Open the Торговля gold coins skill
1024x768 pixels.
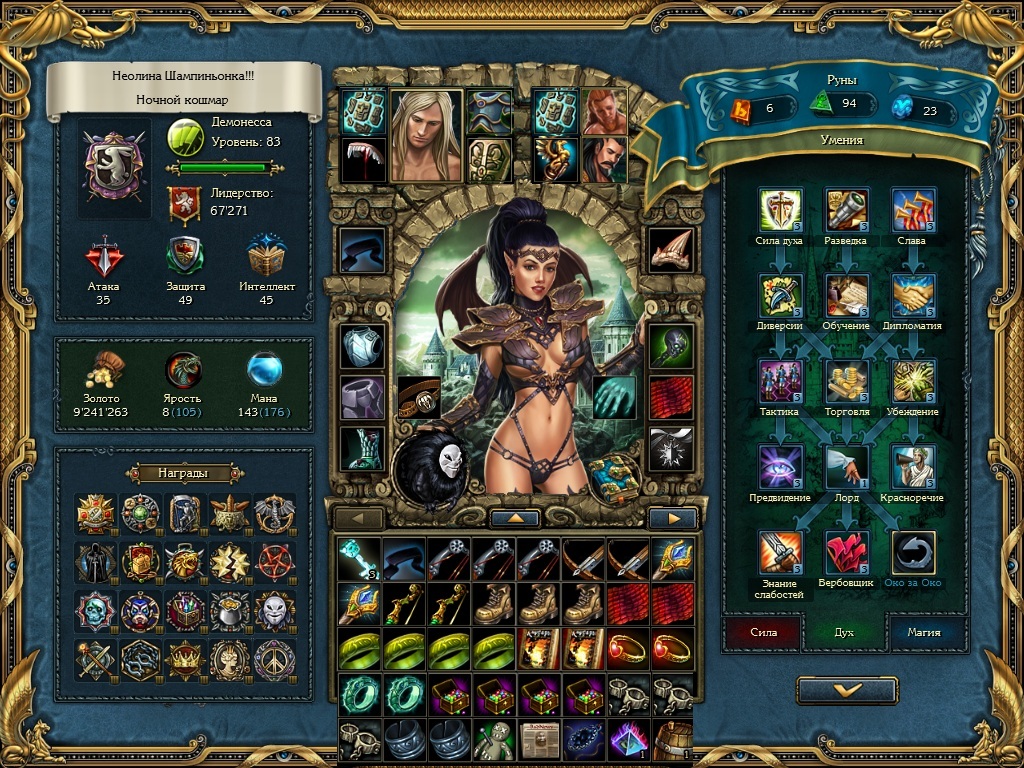[x=846, y=381]
